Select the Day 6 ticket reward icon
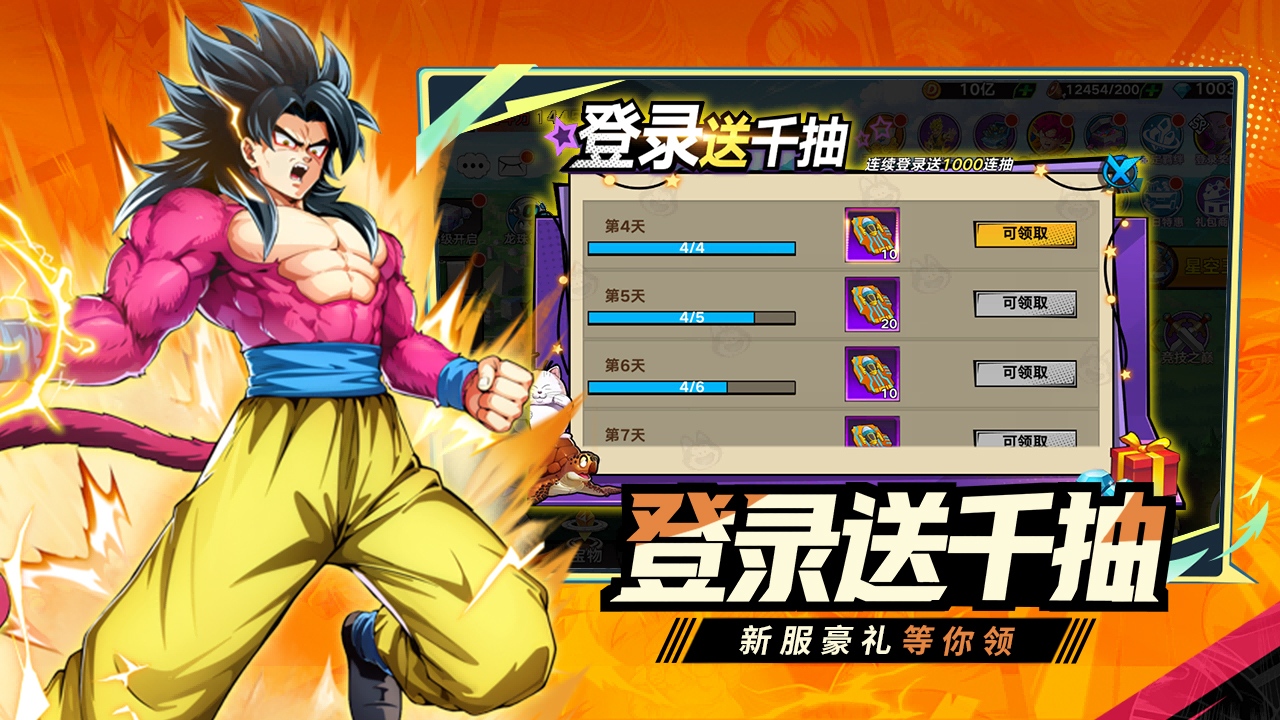 (x=872, y=374)
